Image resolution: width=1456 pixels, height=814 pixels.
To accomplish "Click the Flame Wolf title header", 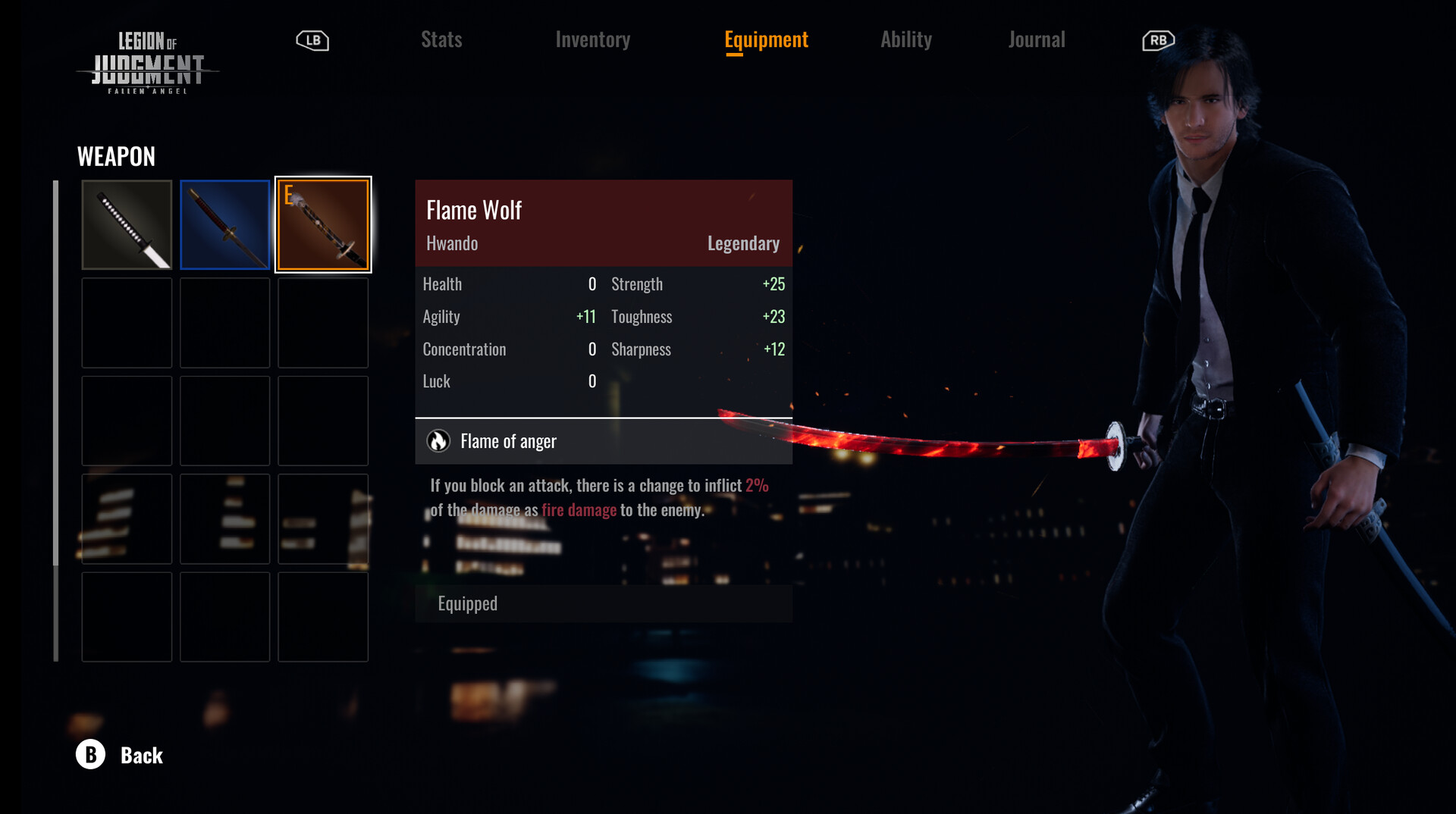I will (473, 210).
